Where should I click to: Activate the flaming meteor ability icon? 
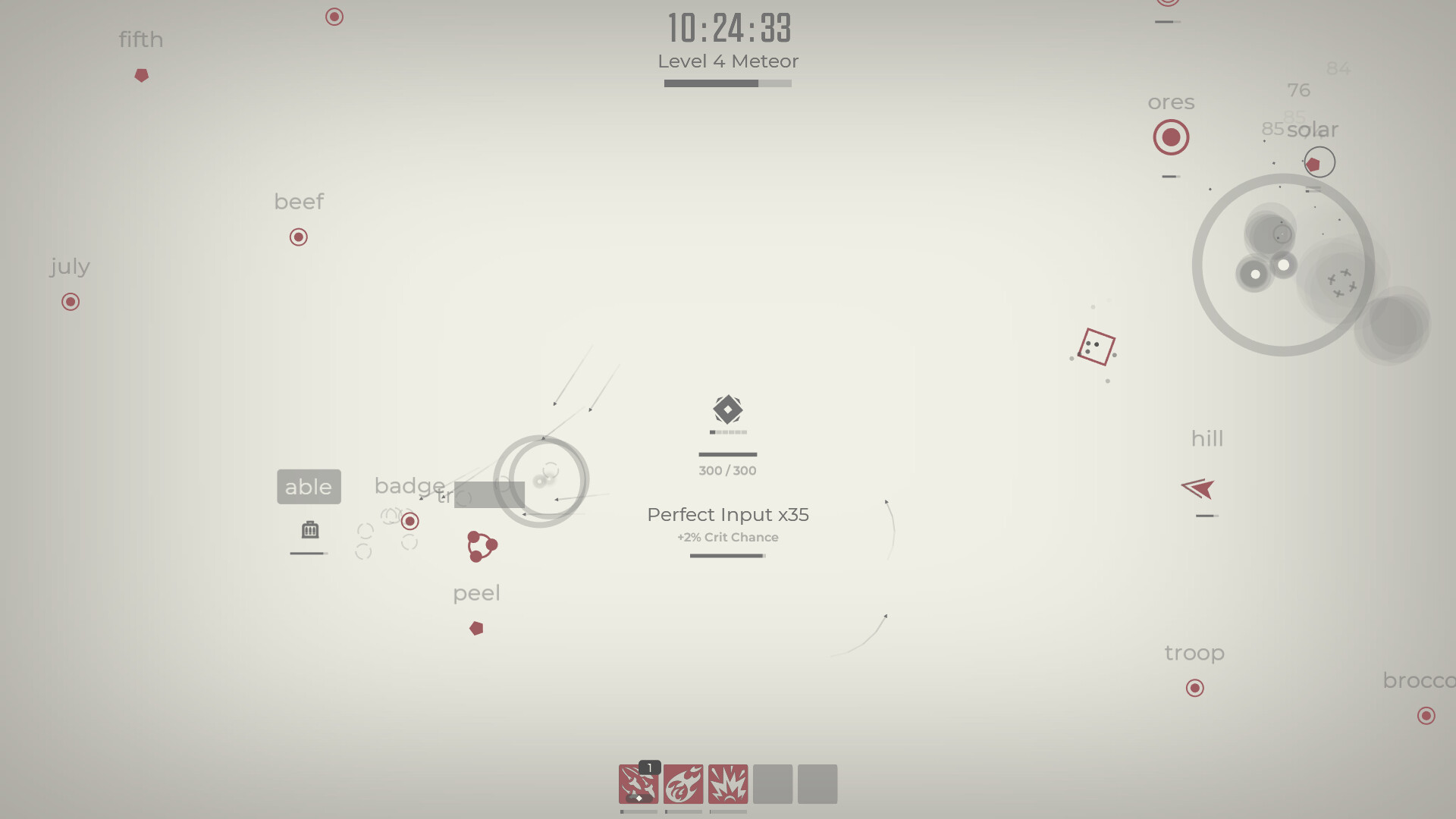(x=683, y=784)
